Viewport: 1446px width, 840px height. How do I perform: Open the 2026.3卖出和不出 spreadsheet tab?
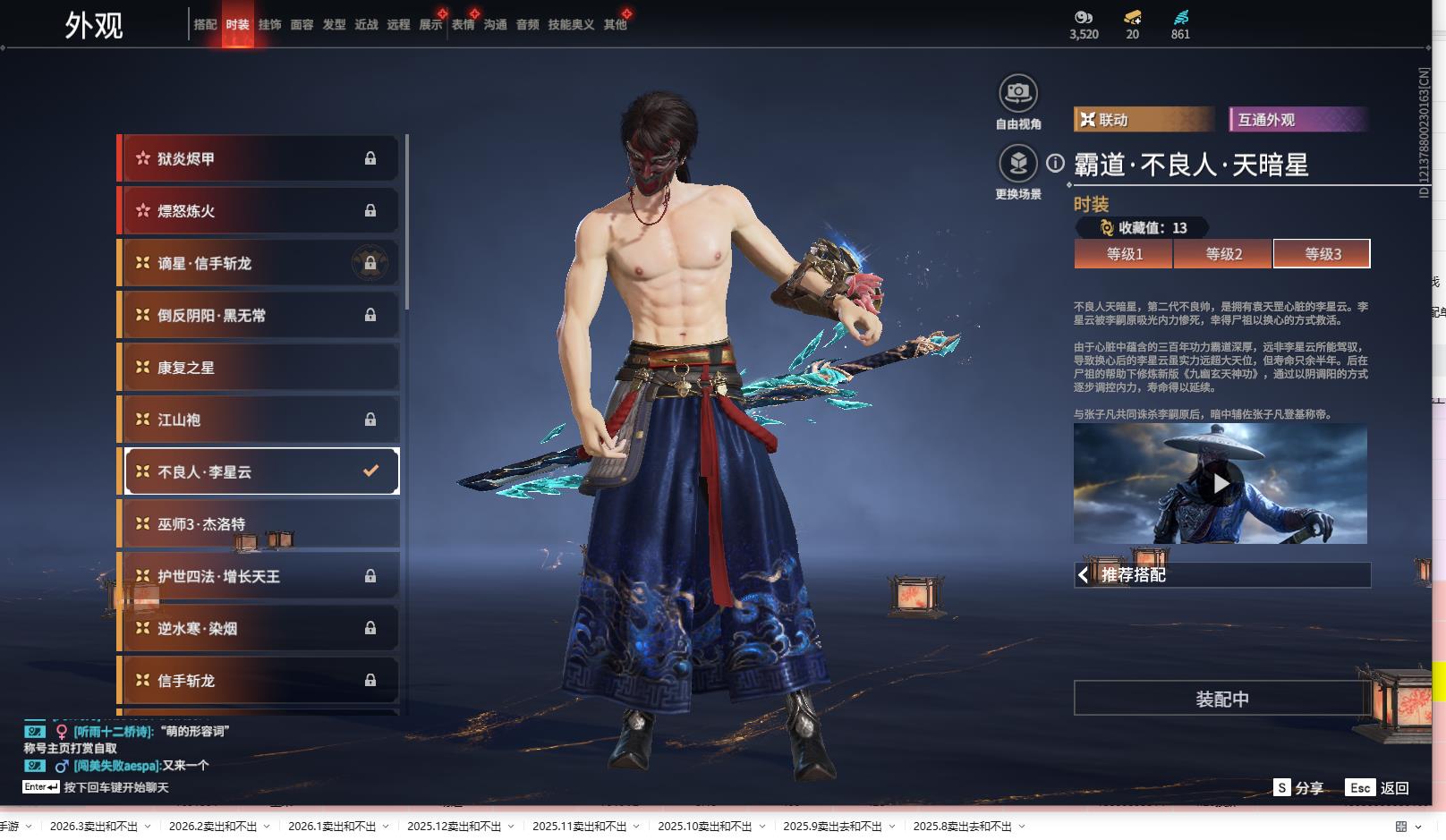tap(94, 827)
